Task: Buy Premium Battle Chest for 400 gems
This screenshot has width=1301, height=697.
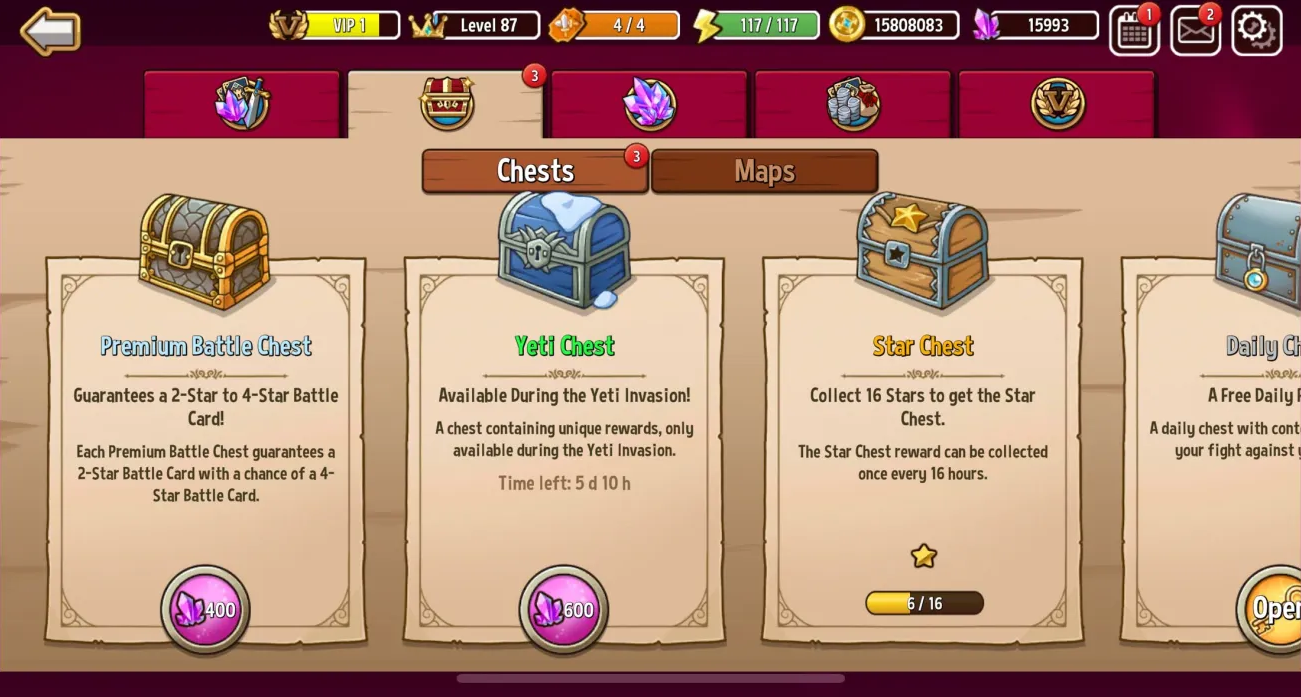Action: point(206,609)
